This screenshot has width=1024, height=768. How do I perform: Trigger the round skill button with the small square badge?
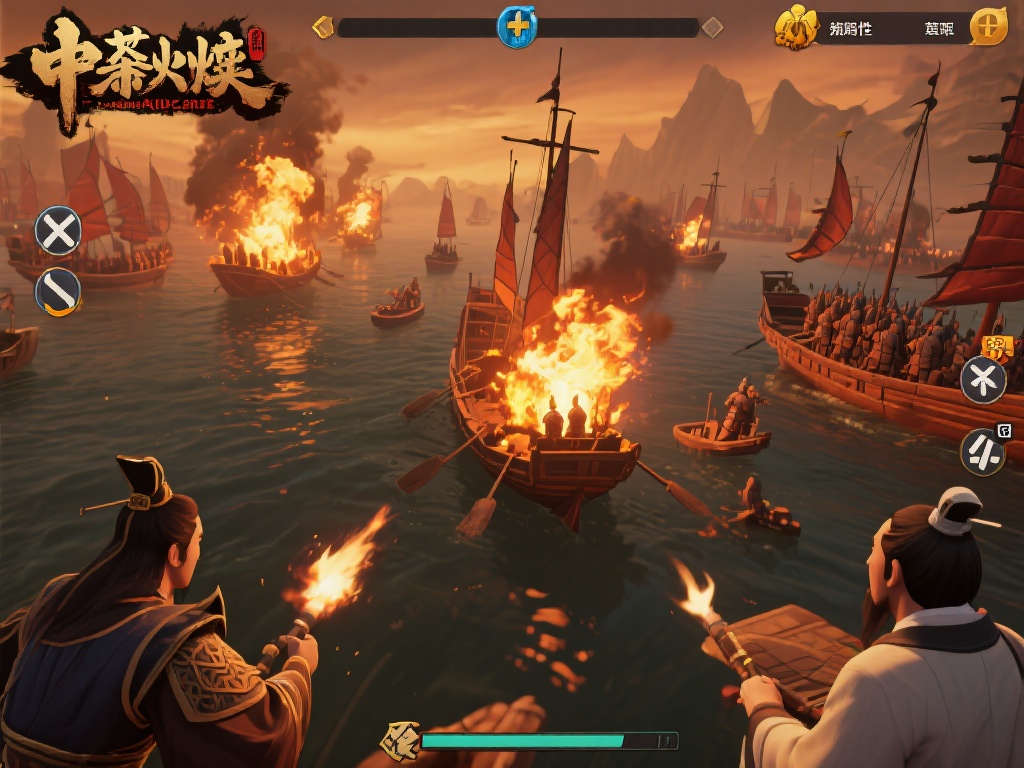pos(984,452)
